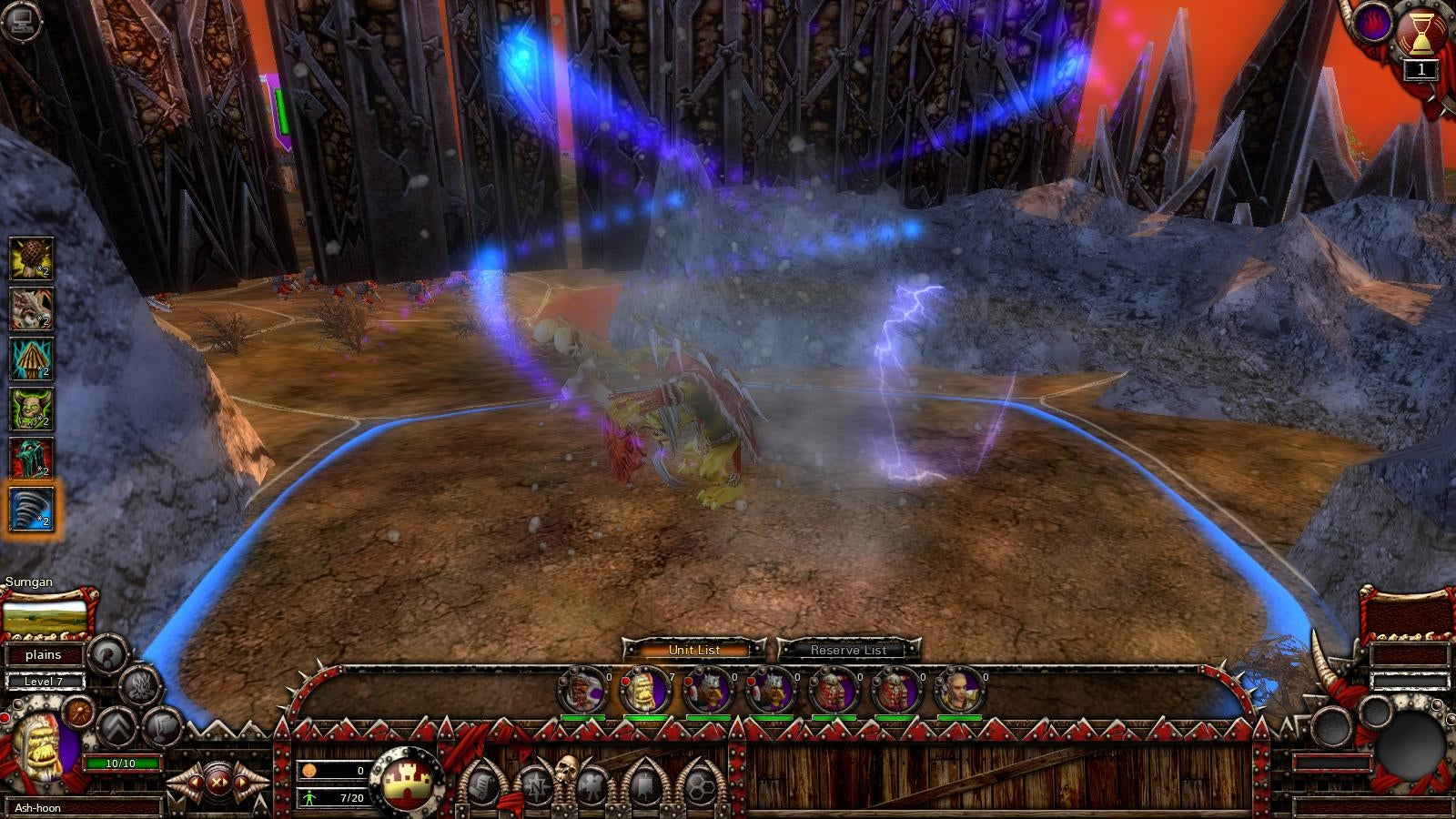
Task: Click the hourglass end turn button
Action: point(1420,35)
